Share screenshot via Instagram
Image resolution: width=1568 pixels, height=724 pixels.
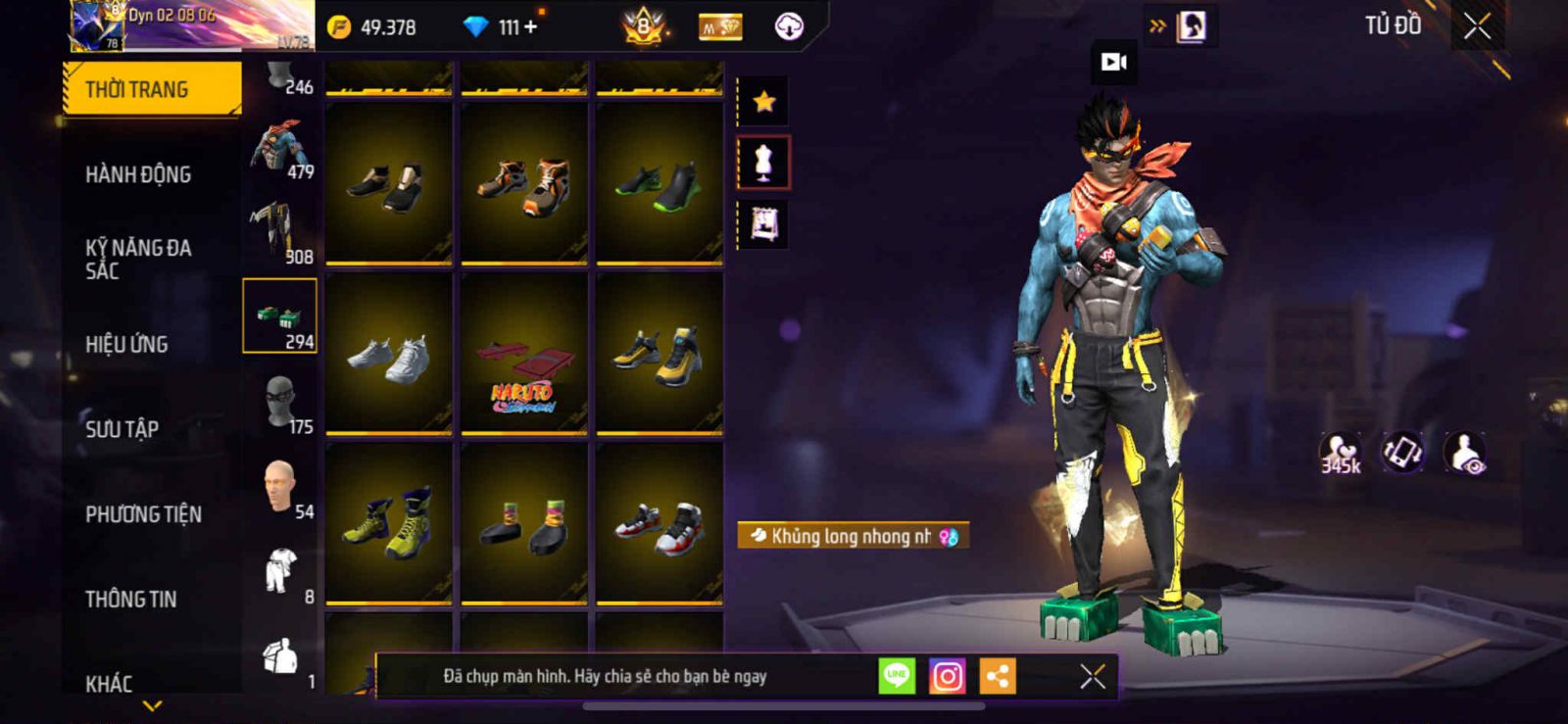click(947, 676)
